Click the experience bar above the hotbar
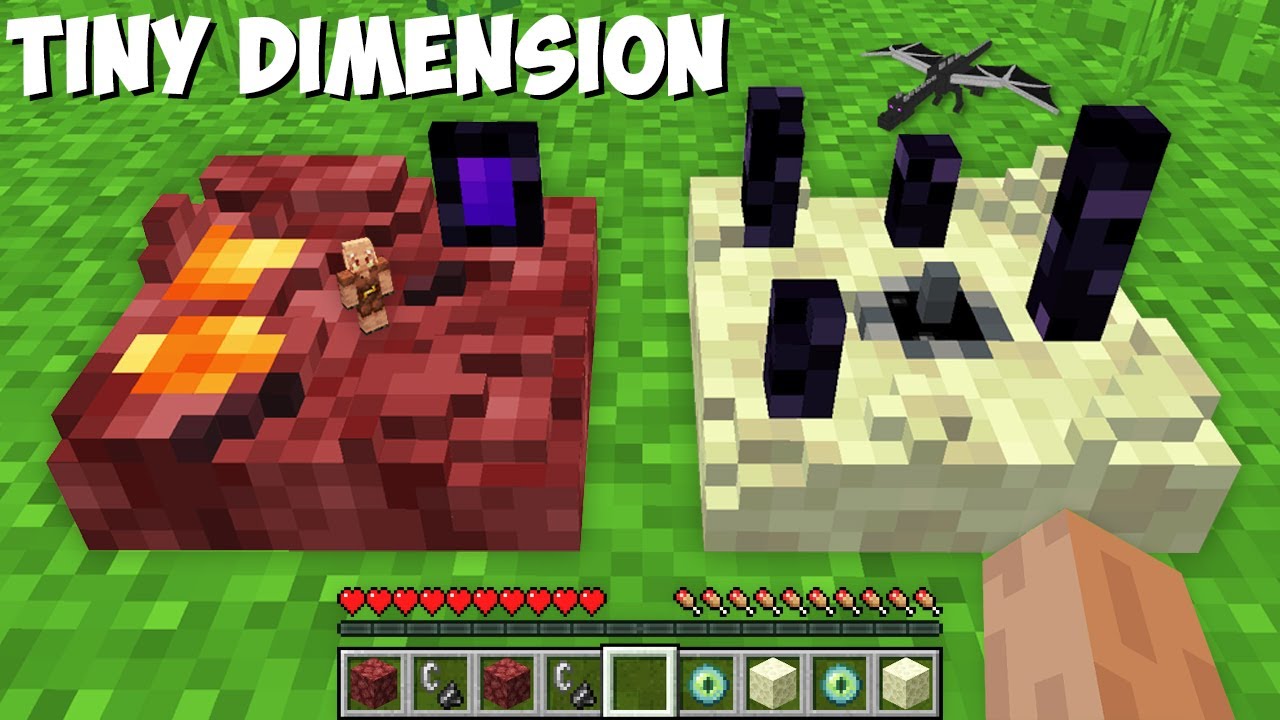Screen dimensions: 1280x720 coord(640,630)
